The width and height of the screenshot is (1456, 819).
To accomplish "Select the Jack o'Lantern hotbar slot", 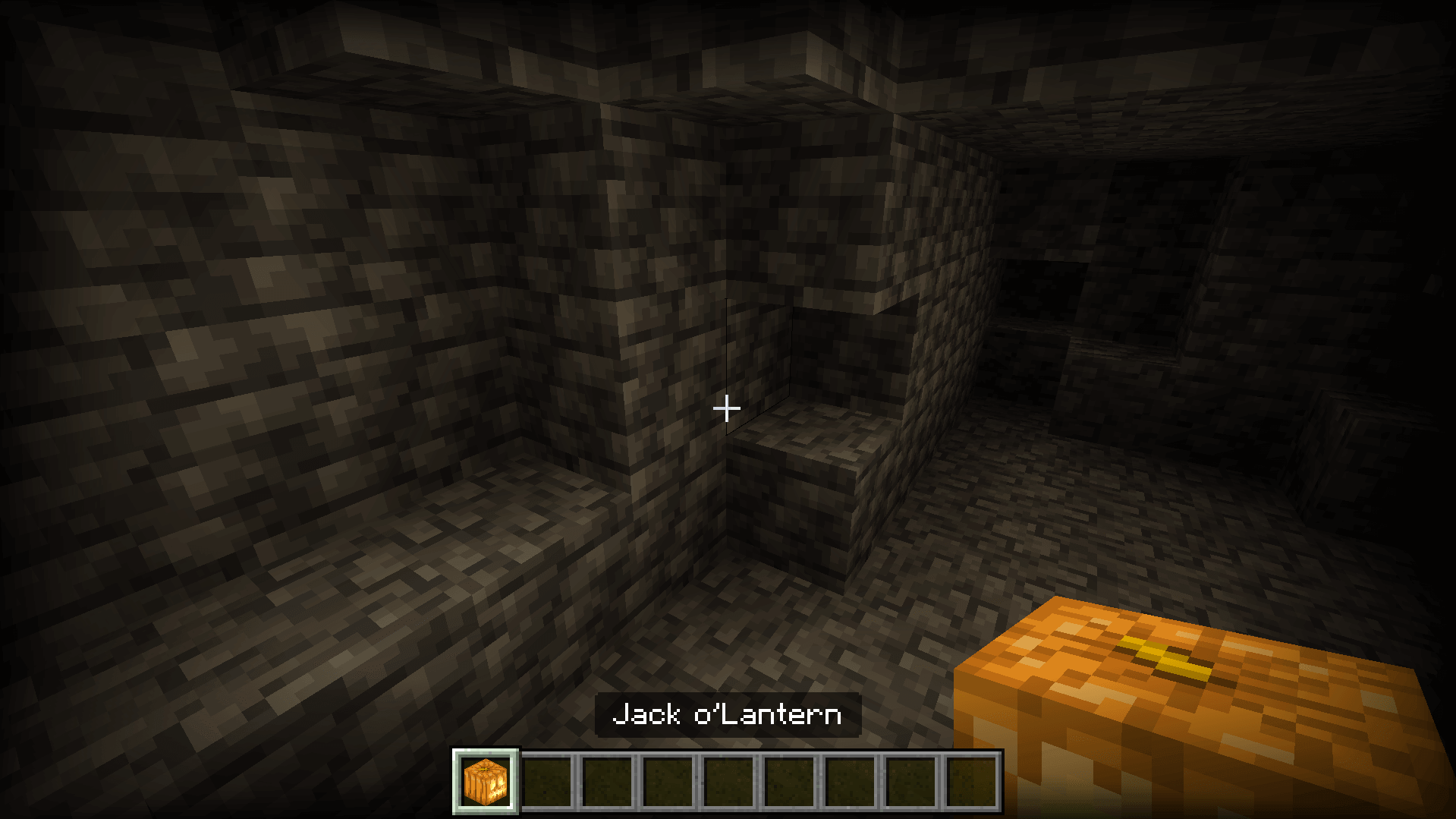I will tap(486, 781).
